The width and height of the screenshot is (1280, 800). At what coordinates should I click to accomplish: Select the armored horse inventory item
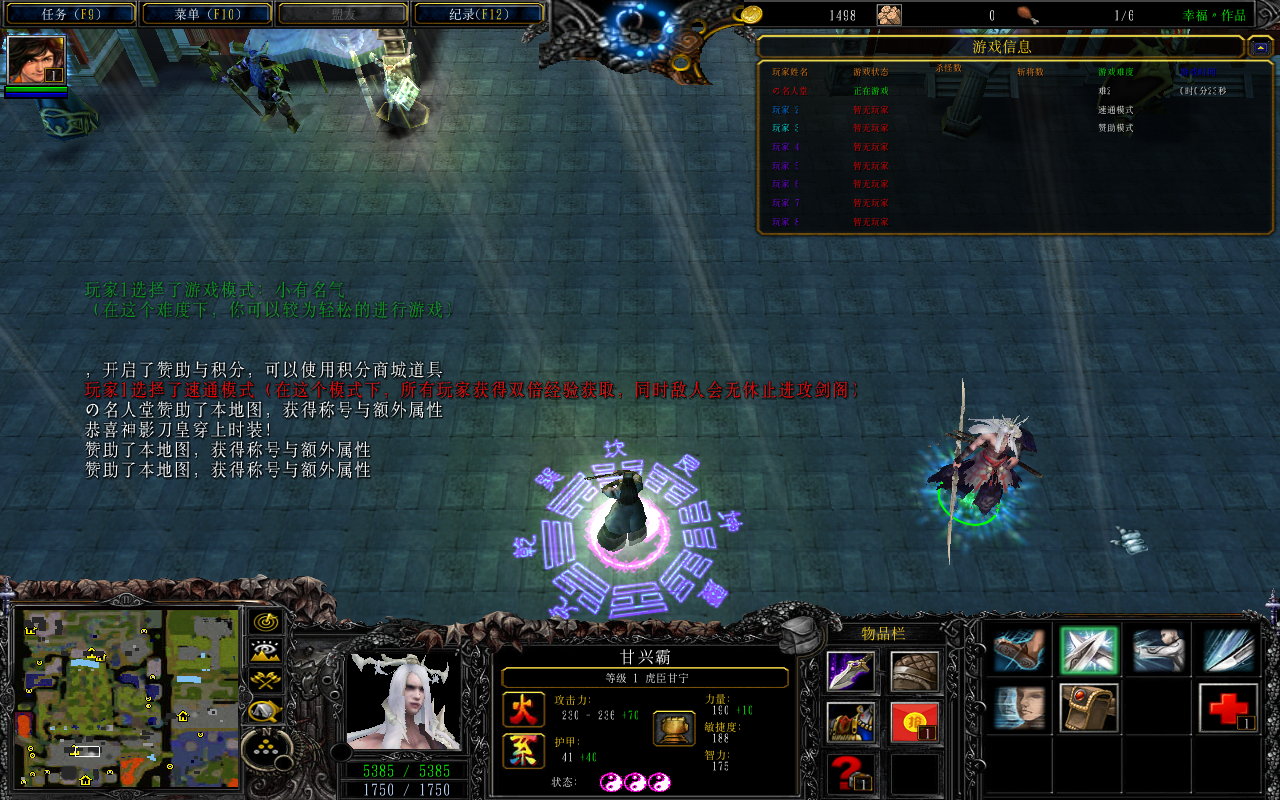851,722
